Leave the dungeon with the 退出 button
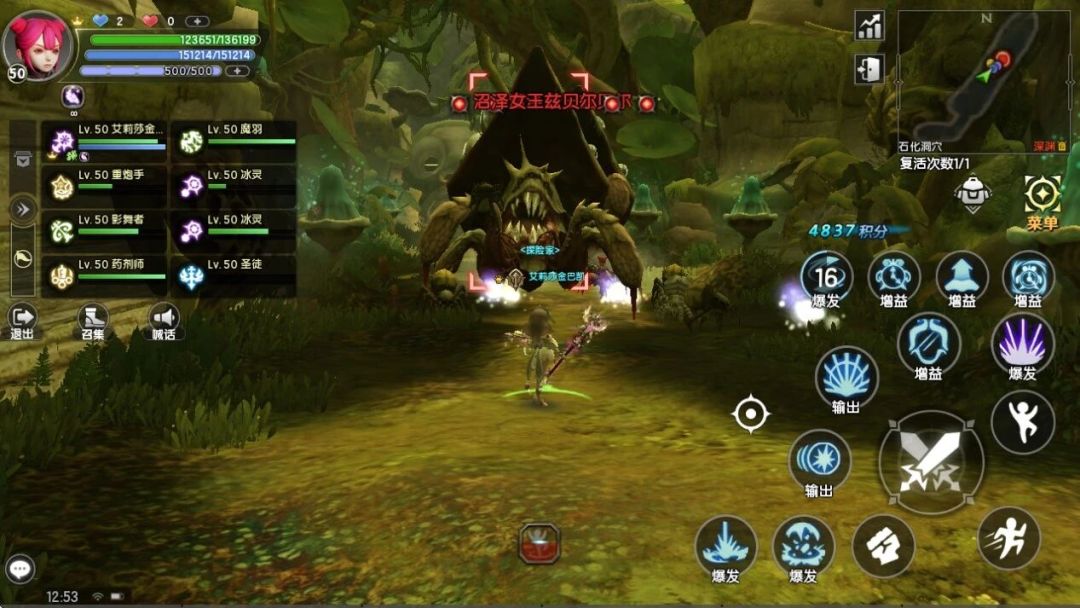Image resolution: width=1080 pixels, height=608 pixels. tap(22, 321)
